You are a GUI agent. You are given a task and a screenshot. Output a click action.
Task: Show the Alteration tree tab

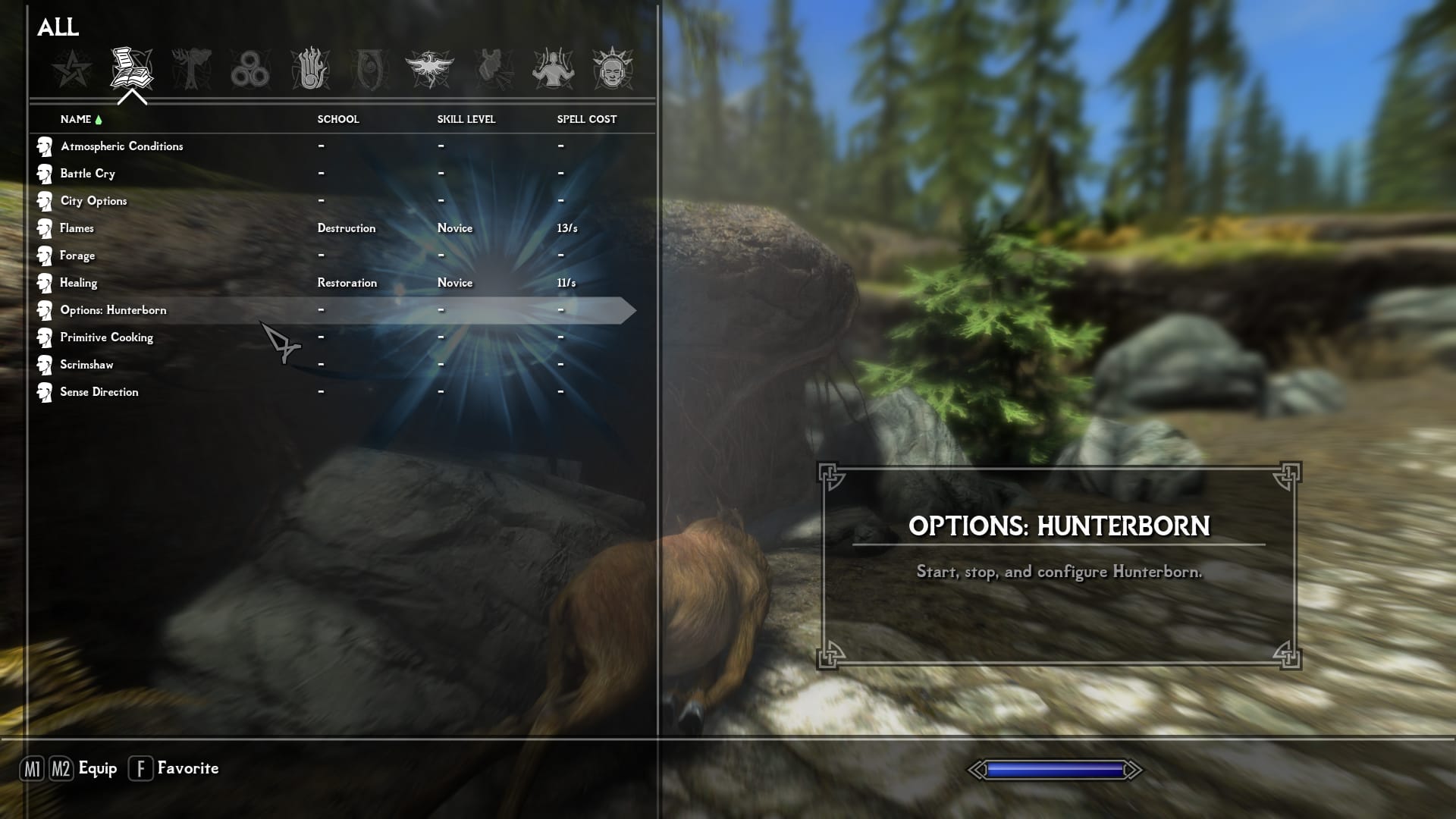coord(191,69)
